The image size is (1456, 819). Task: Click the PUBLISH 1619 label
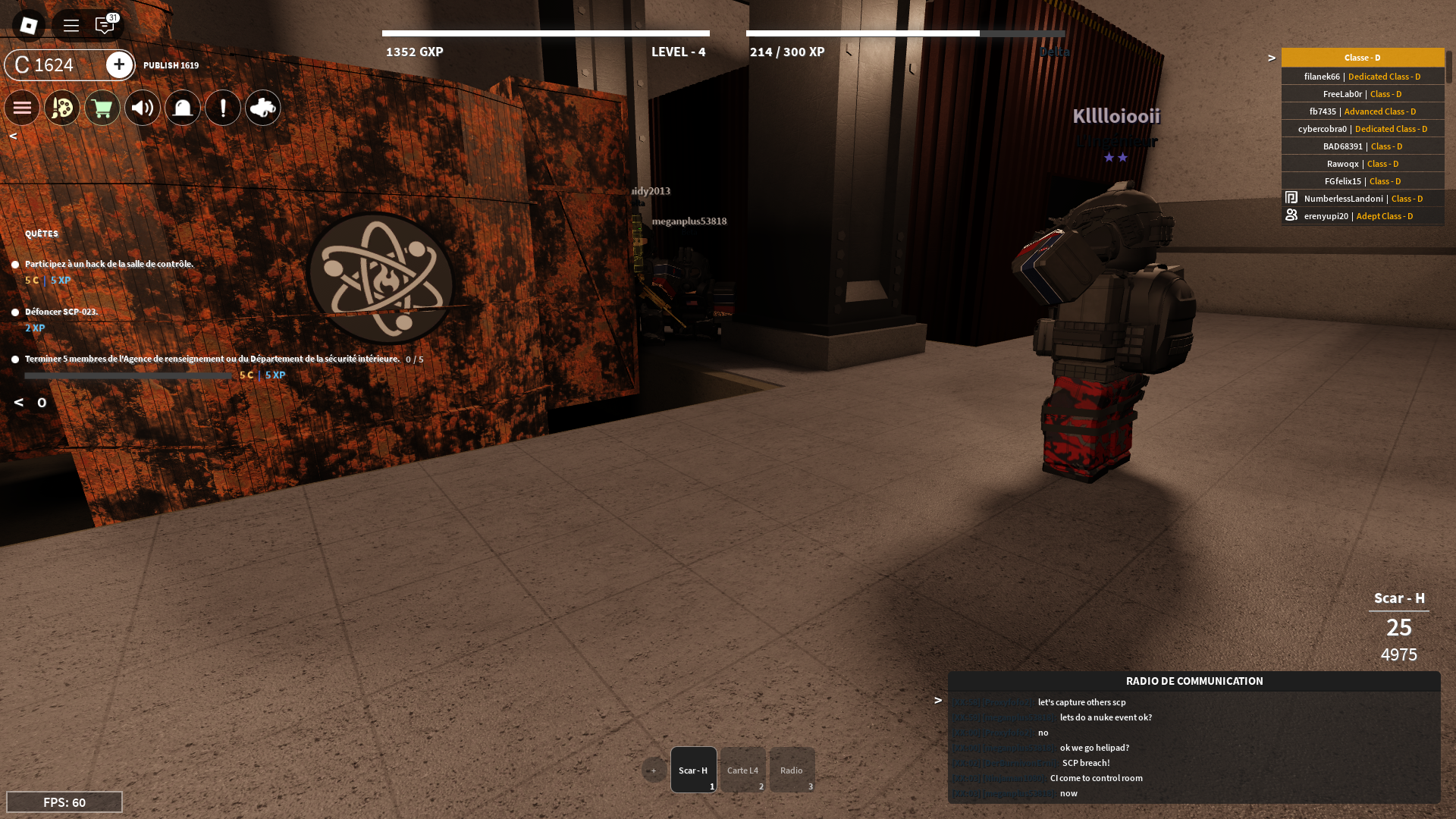coord(170,65)
